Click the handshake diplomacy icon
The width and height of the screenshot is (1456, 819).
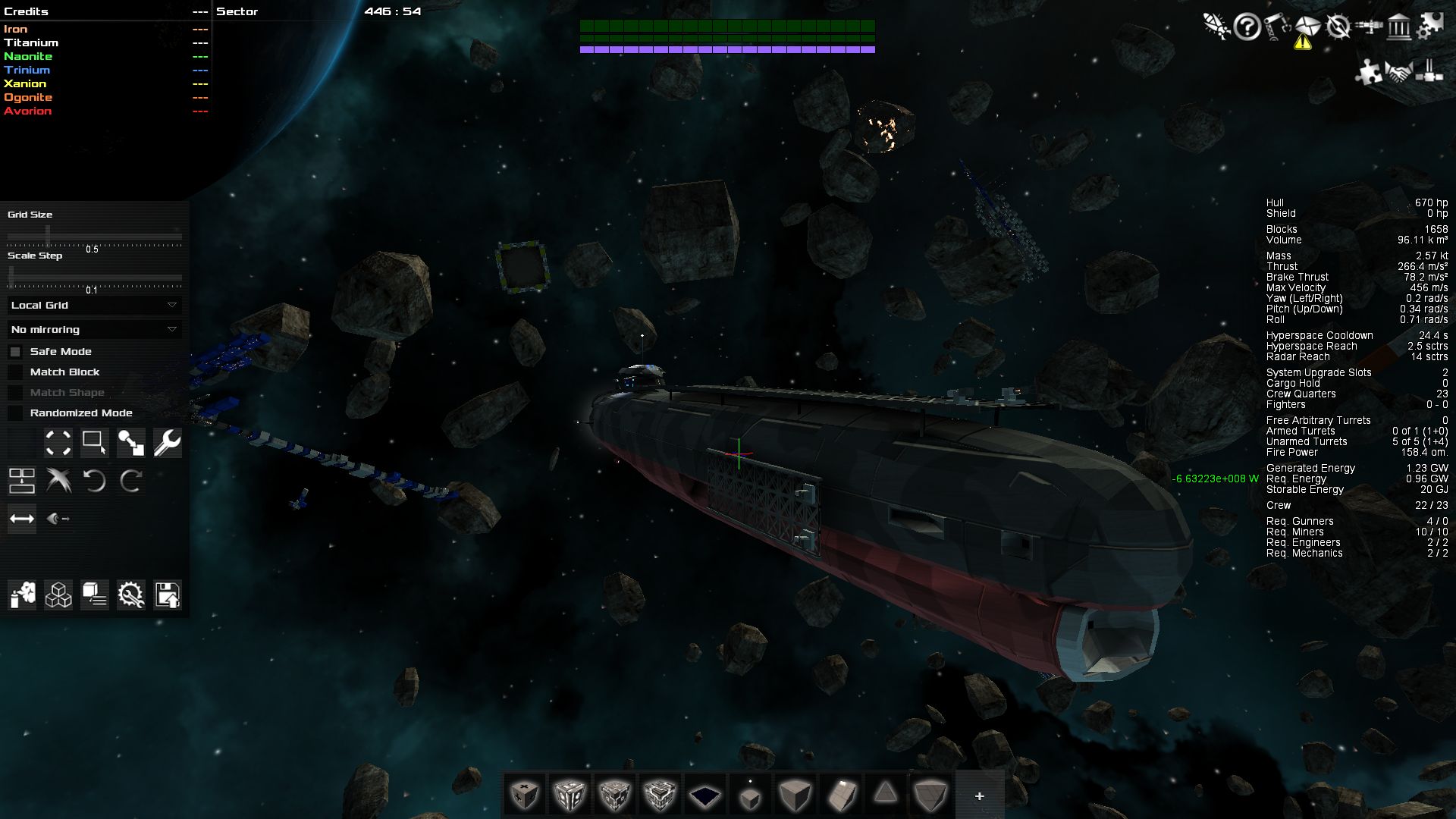tap(1399, 72)
